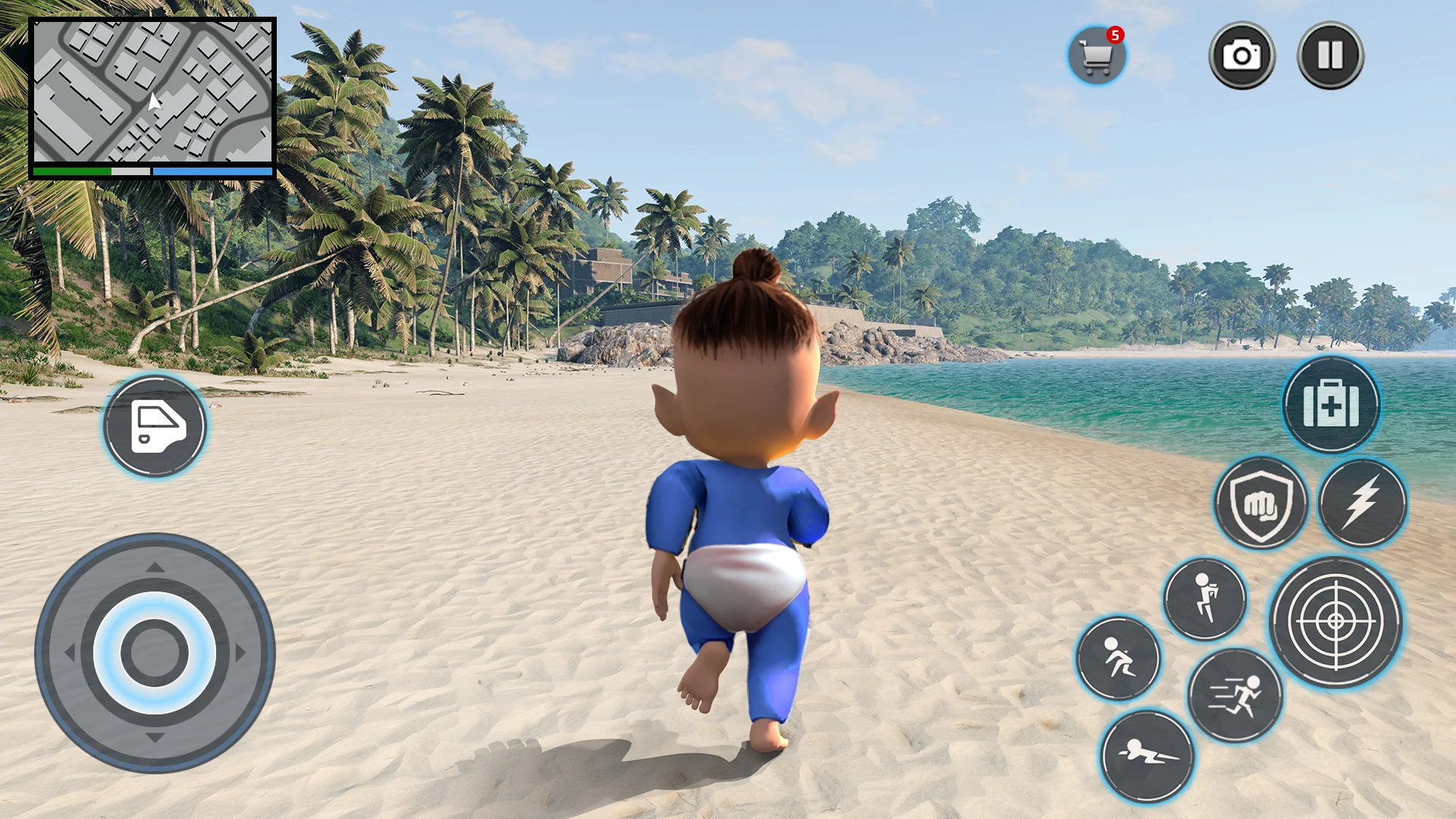Trigger the lightning bolt power
The image size is (1456, 819).
coord(1362,503)
